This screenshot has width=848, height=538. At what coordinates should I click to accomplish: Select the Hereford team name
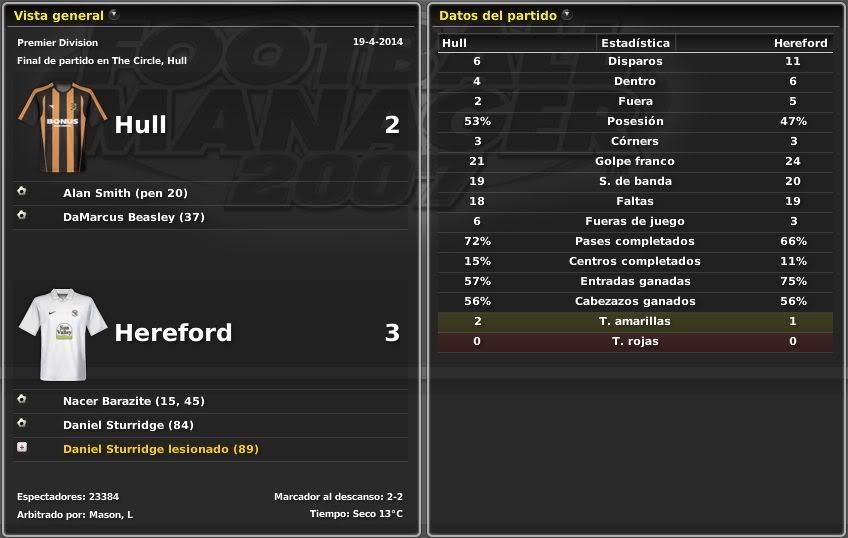[173, 333]
